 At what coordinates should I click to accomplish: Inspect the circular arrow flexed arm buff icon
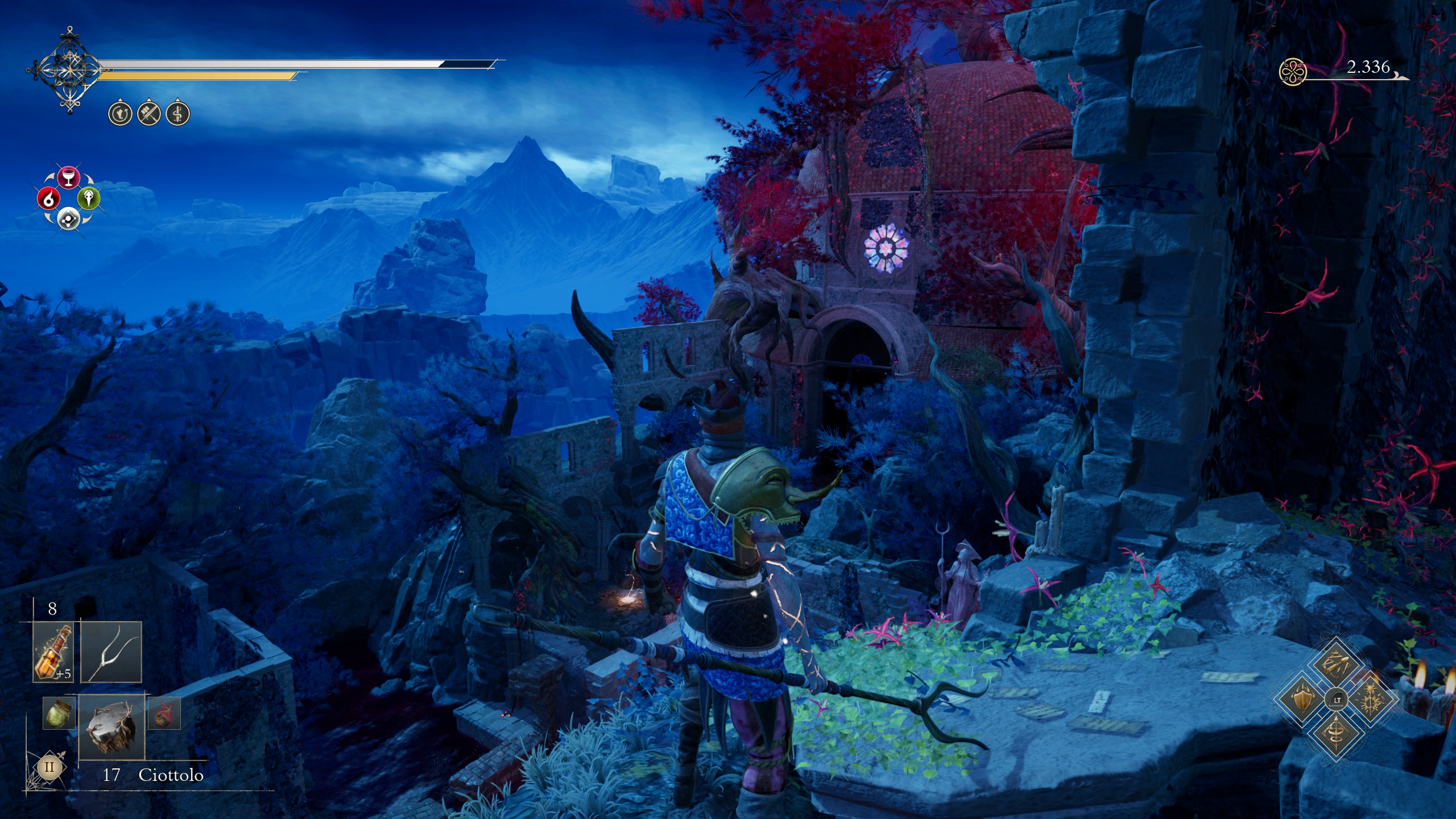coord(120,114)
